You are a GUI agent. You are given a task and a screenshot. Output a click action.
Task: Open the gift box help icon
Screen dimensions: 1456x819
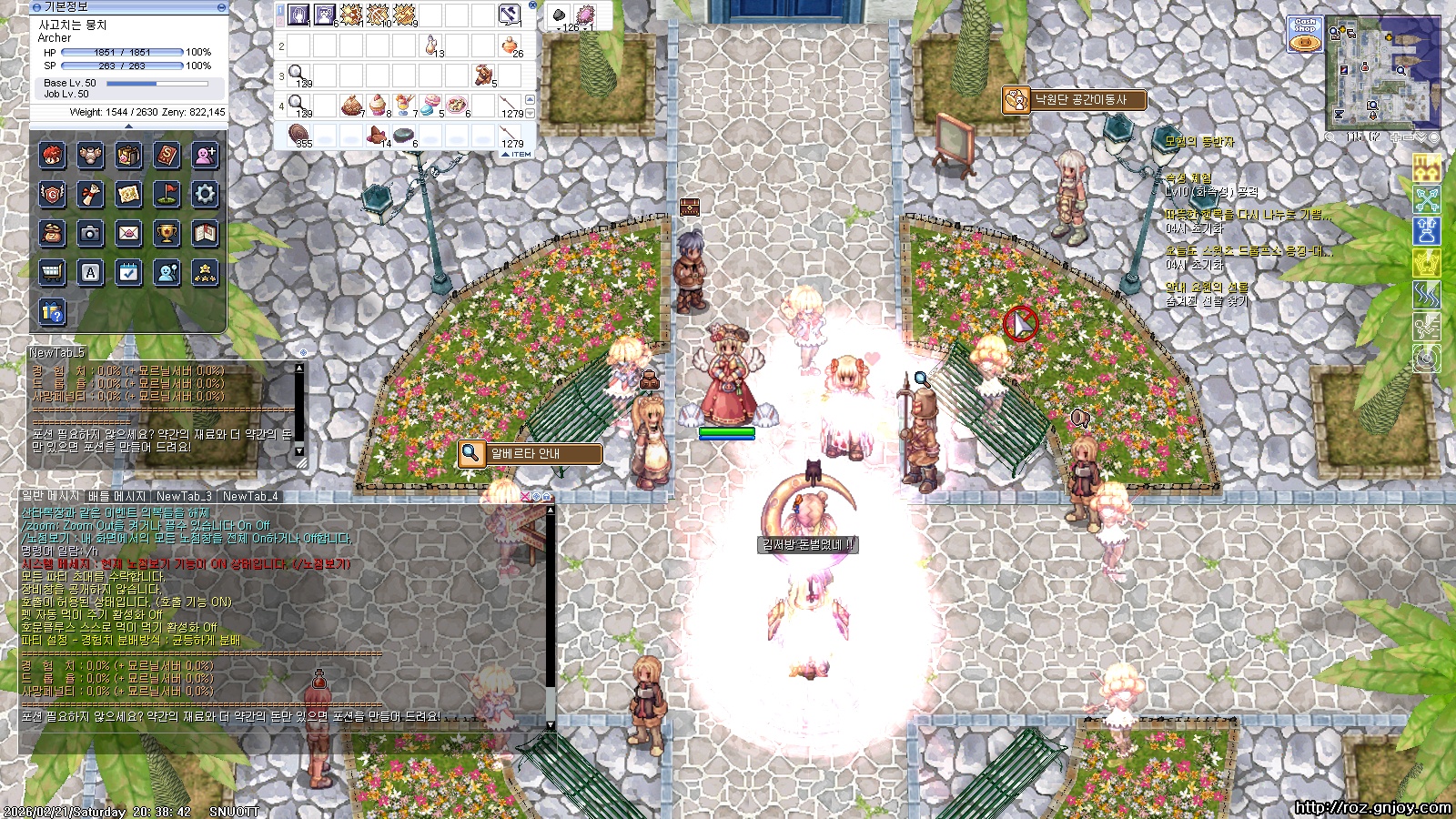coord(52,312)
